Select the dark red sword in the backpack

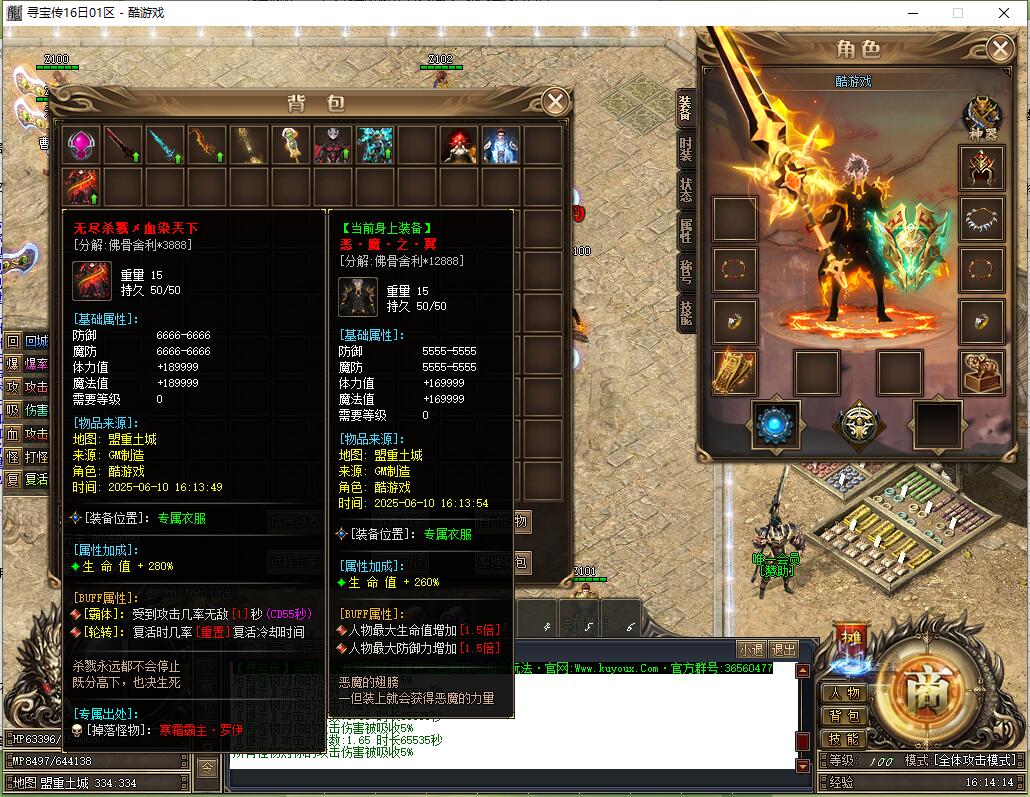(123, 146)
